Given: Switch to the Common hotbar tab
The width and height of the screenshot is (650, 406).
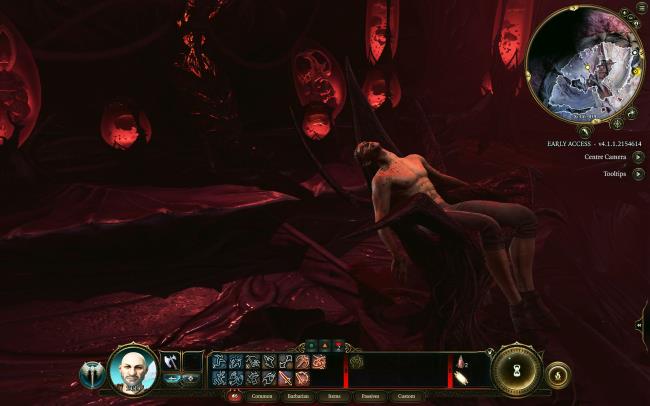Looking at the screenshot, I should 262,396.
